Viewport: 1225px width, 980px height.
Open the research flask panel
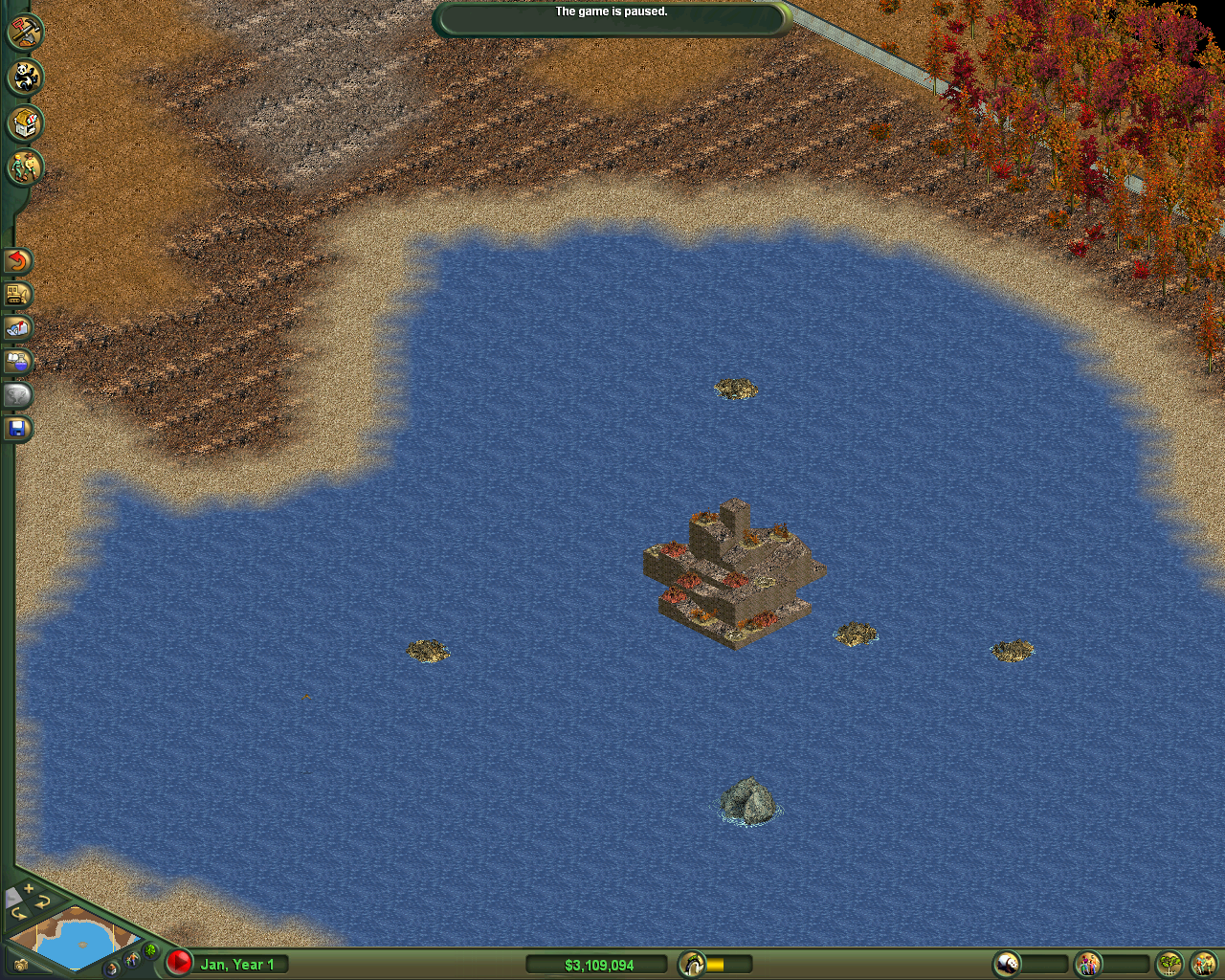point(17,362)
